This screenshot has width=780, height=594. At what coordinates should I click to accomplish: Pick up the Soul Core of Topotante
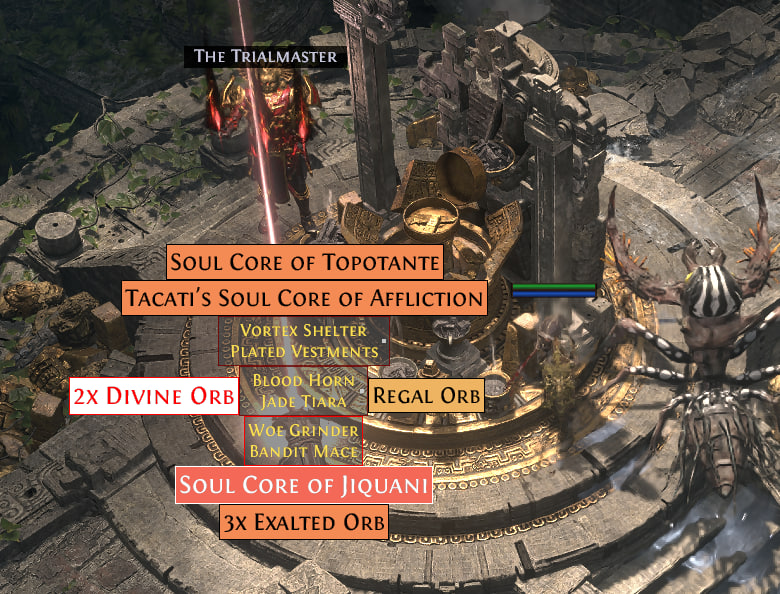pos(305,263)
